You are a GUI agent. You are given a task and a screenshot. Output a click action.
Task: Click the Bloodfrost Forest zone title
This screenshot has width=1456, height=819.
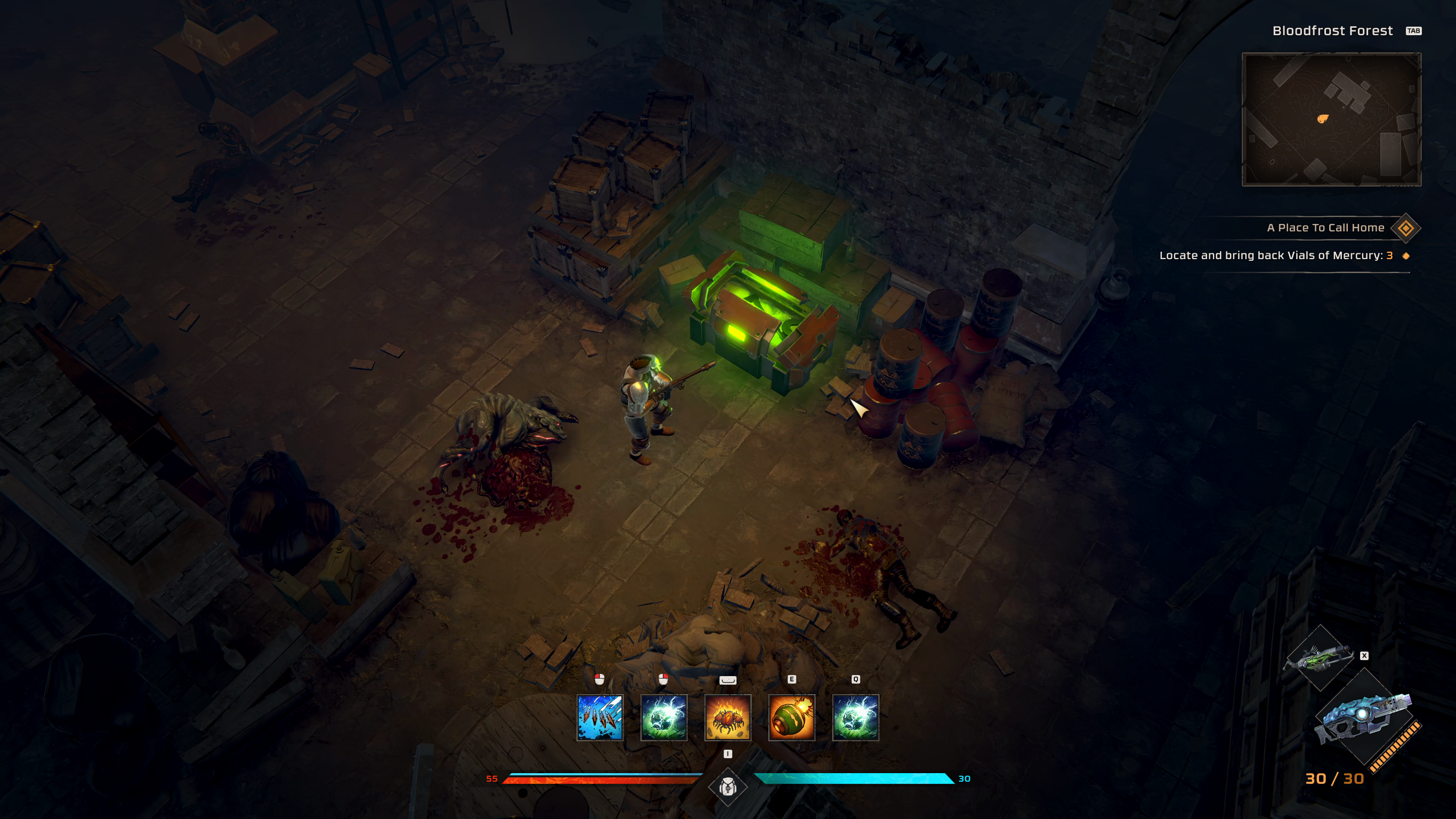tap(1333, 30)
